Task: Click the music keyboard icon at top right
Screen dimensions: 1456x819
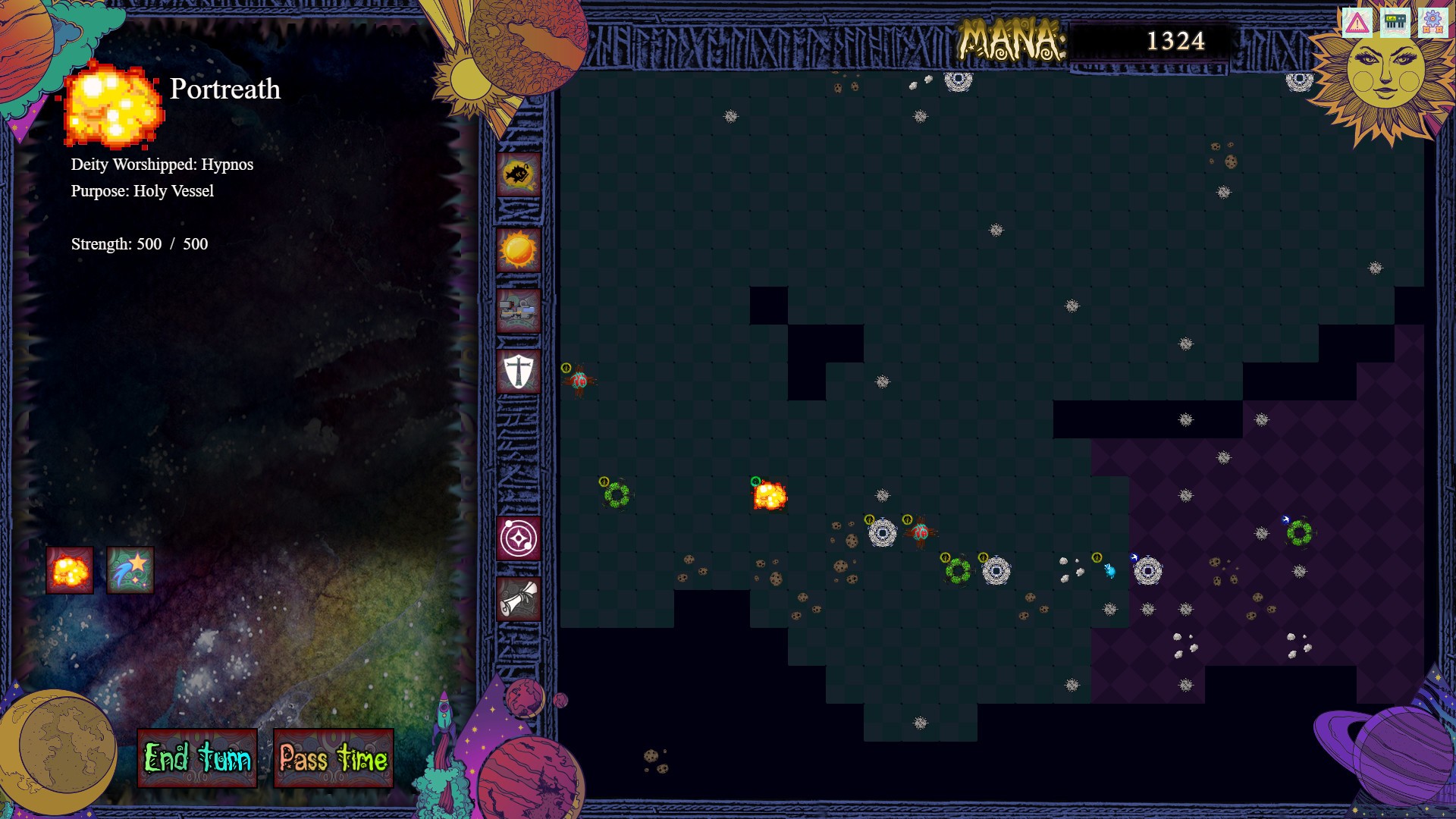Action: pos(1394,21)
